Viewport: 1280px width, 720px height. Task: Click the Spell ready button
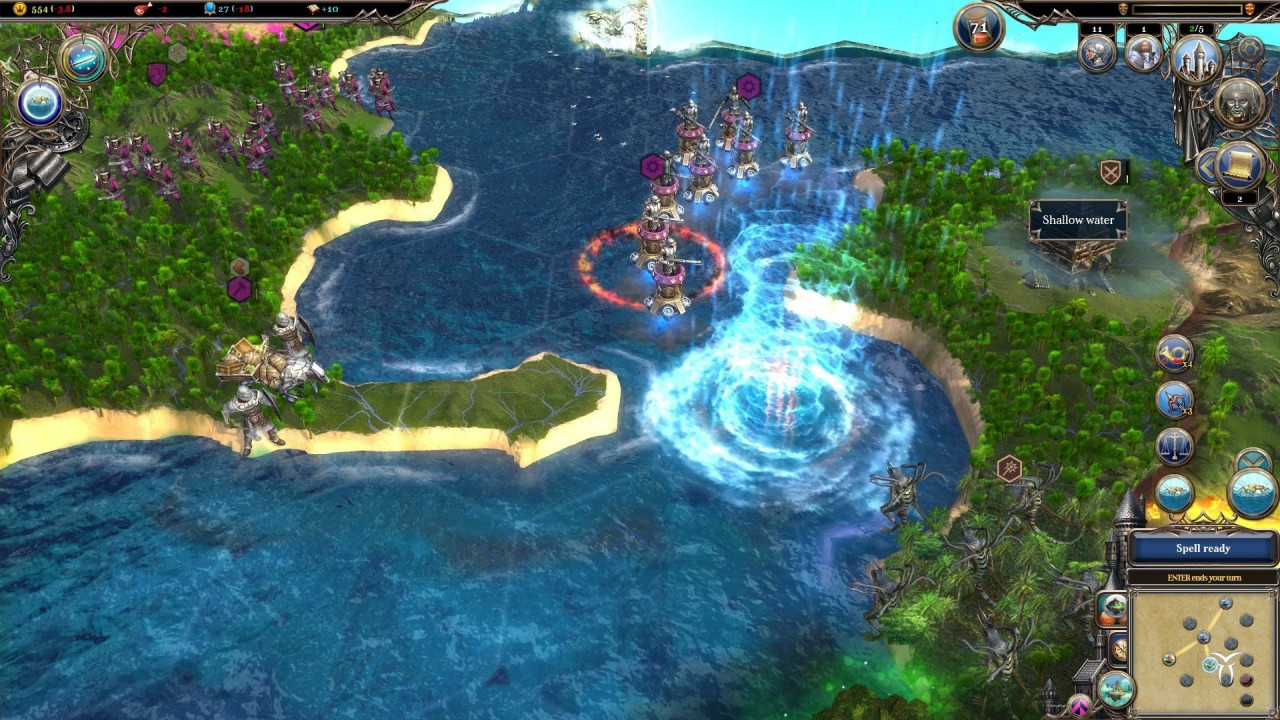[x=1203, y=548]
